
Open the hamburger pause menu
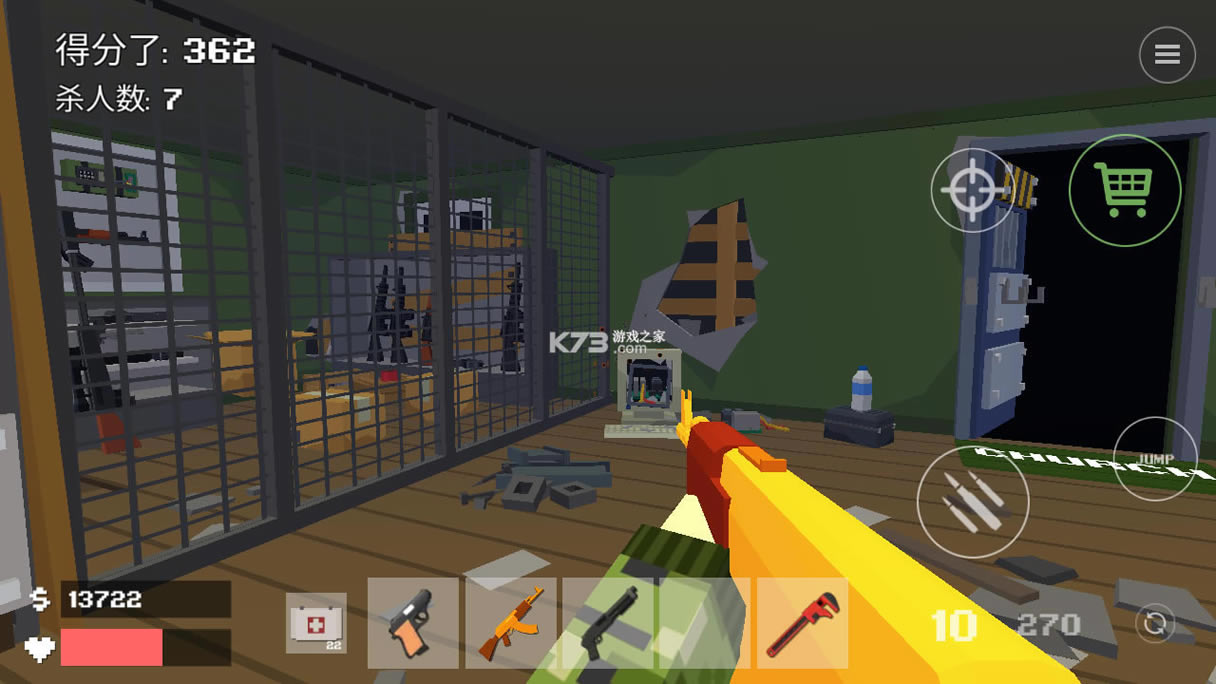click(x=1167, y=55)
